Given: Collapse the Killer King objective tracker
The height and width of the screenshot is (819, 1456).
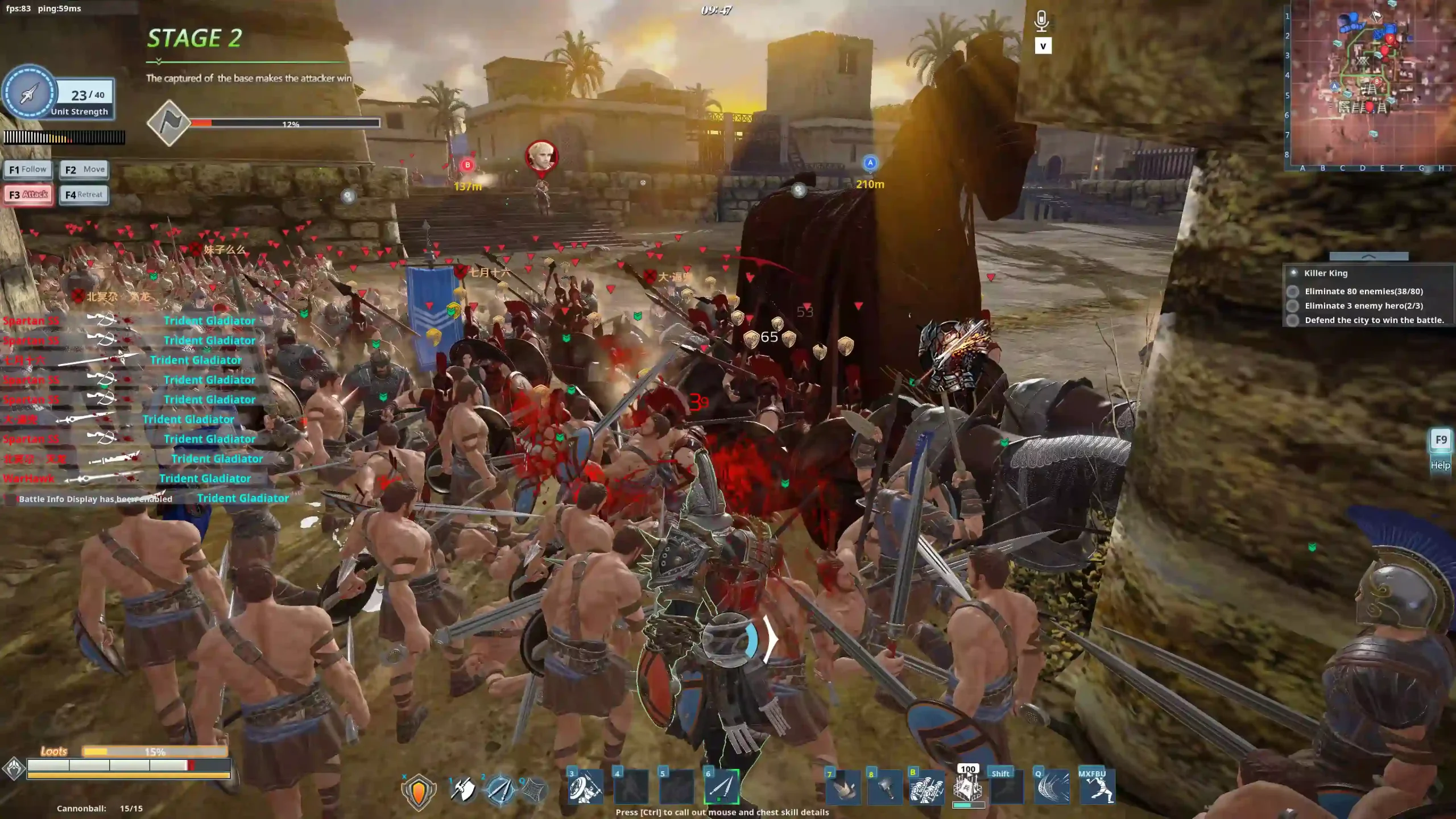Looking at the screenshot, I should coord(1368,257).
